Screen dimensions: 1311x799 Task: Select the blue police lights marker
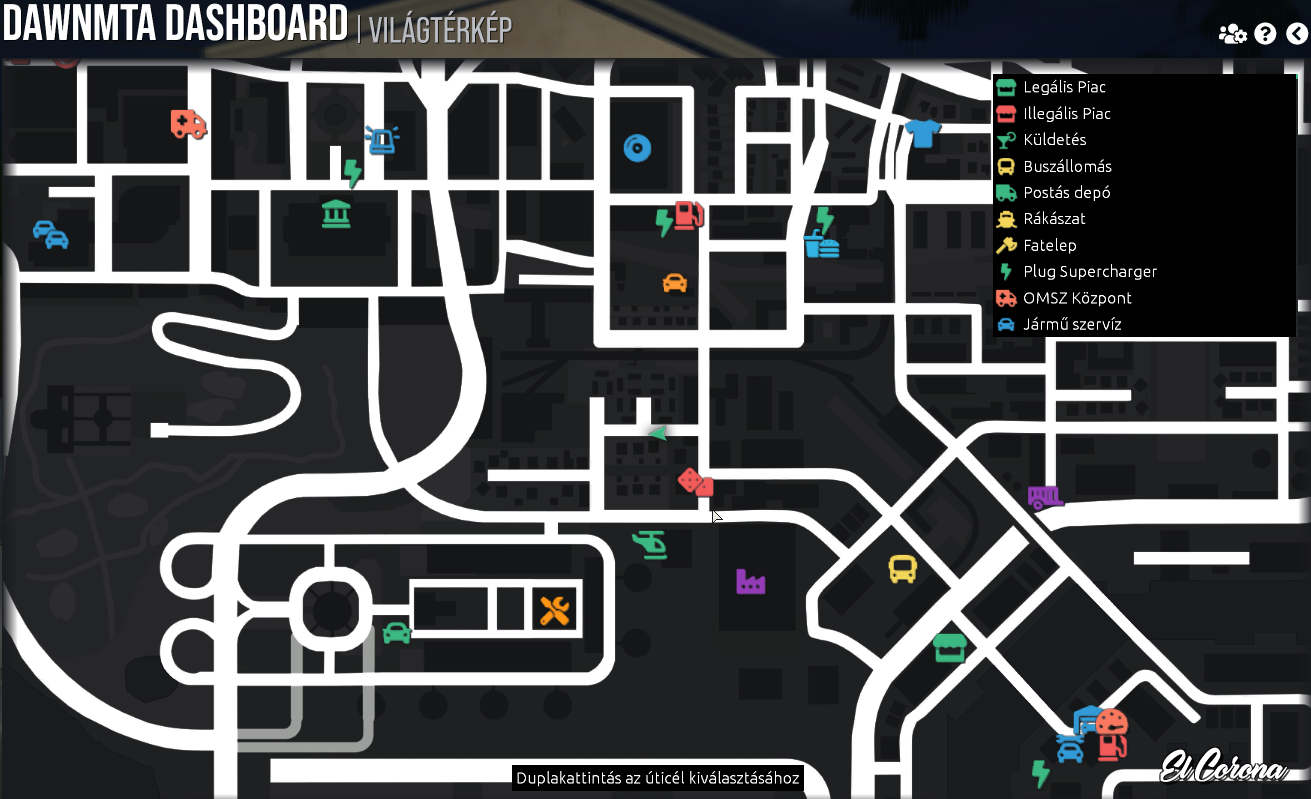point(383,140)
